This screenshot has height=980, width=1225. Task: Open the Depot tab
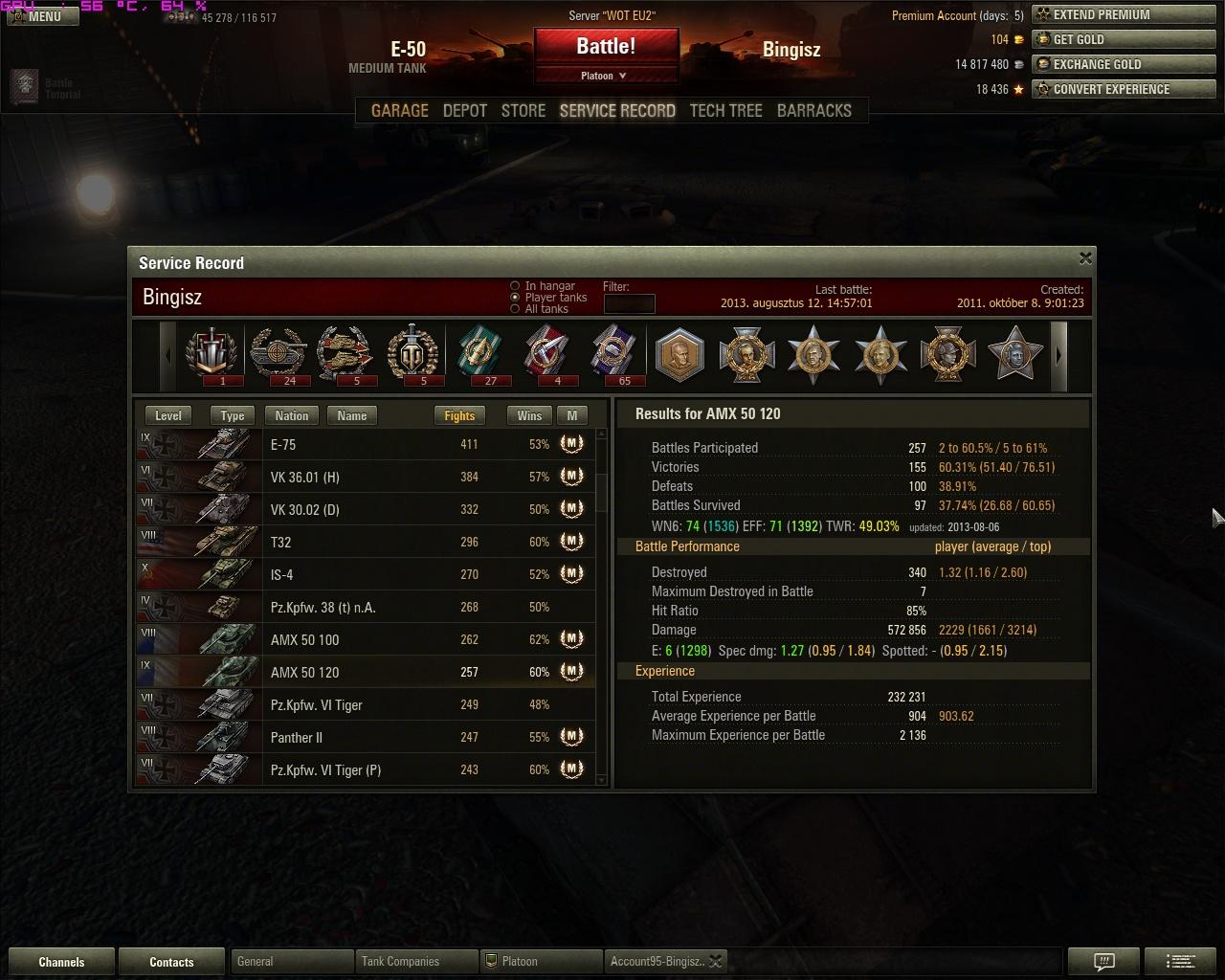click(465, 111)
